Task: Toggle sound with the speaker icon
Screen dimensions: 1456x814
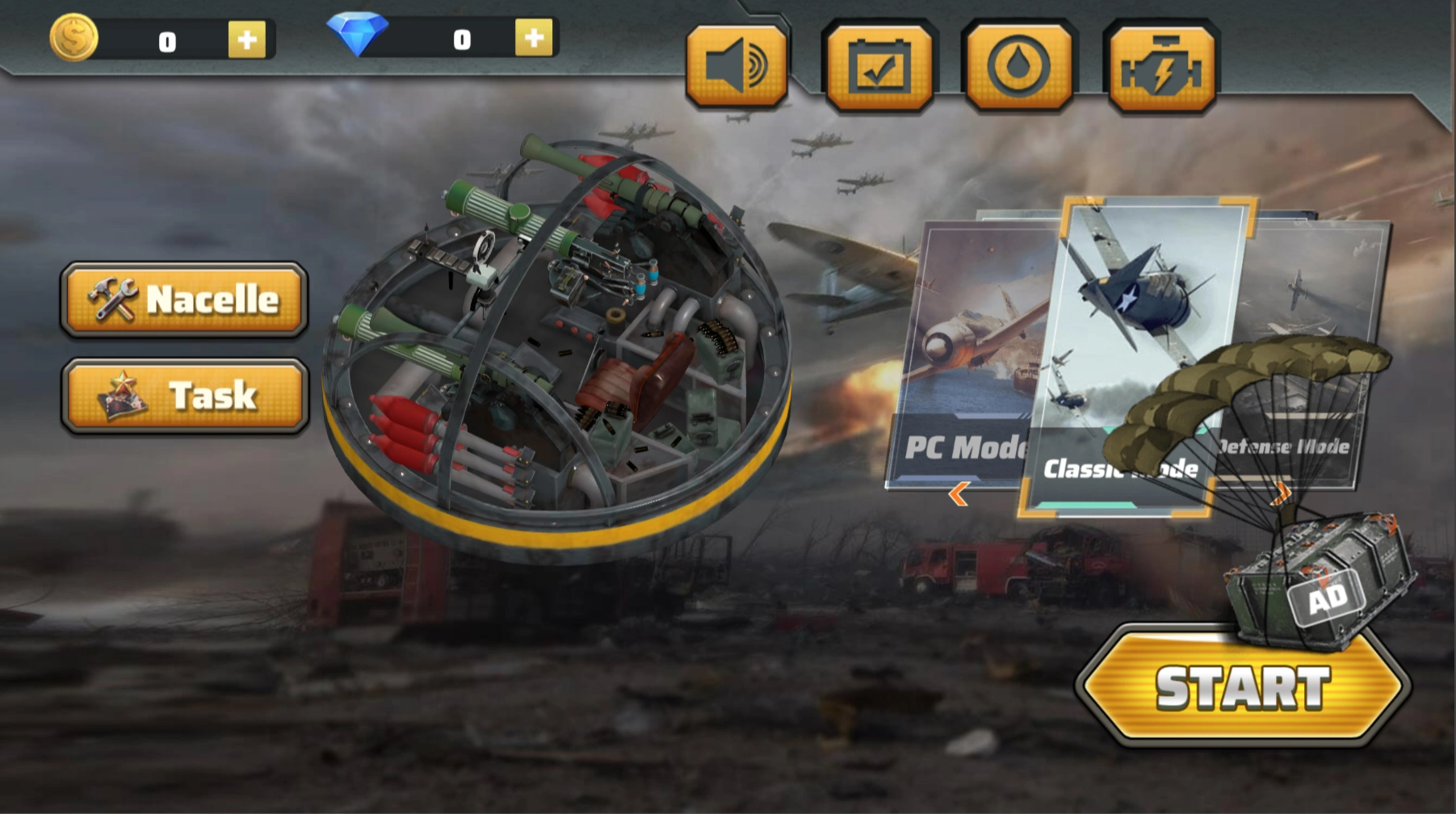Action: 736,66
